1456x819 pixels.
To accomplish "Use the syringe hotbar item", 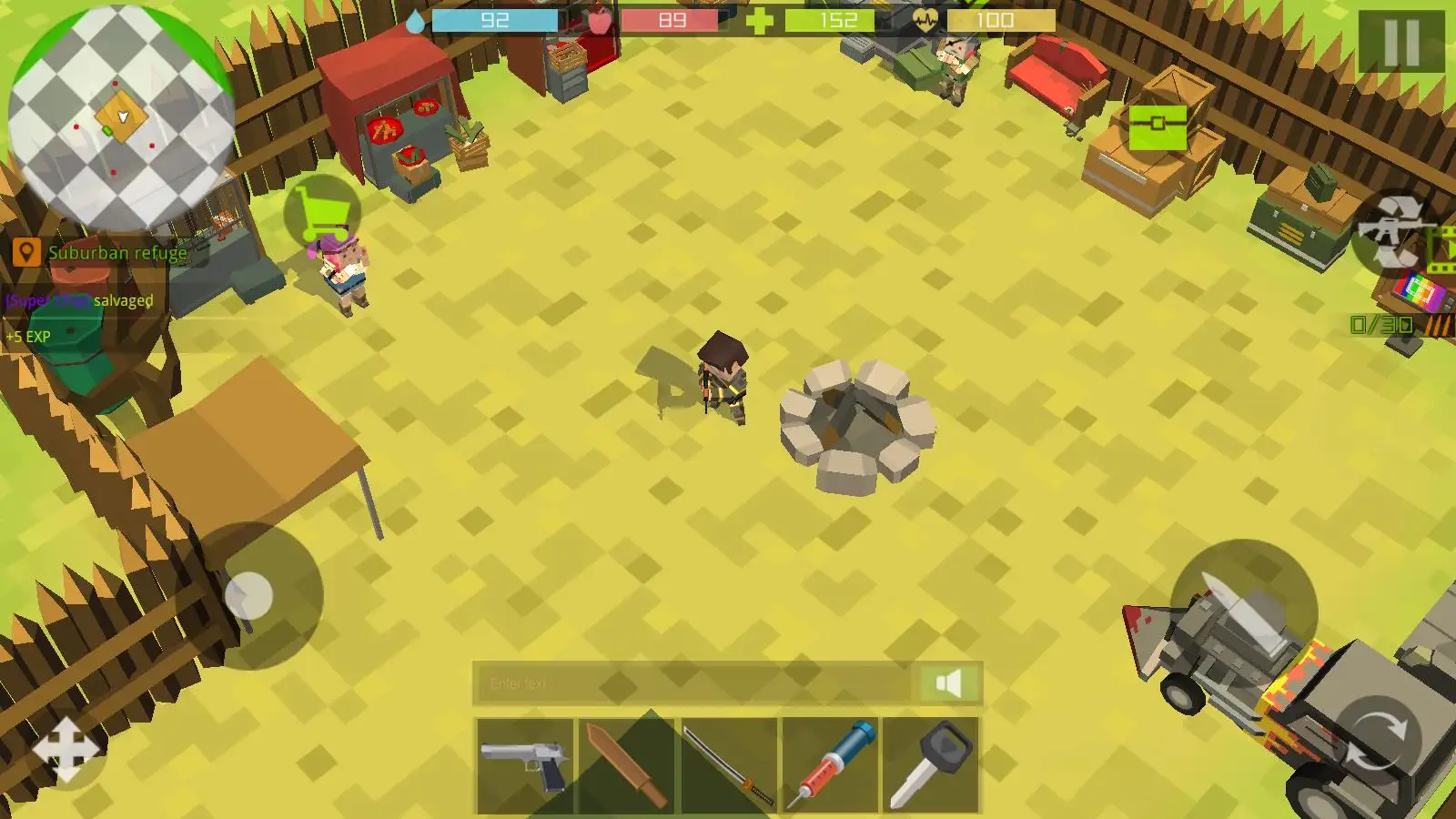I will 830,765.
